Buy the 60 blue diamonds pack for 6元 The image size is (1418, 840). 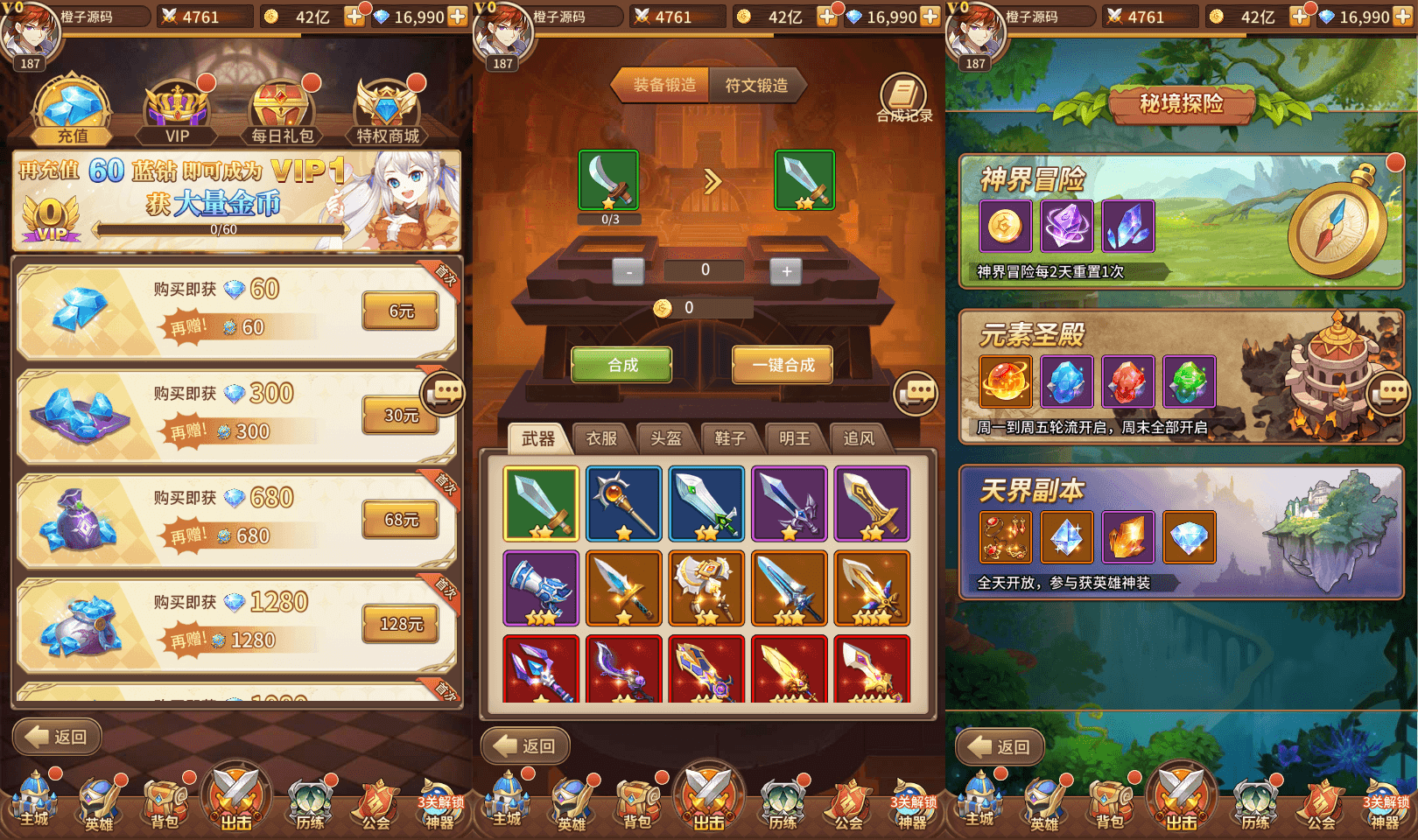point(401,311)
